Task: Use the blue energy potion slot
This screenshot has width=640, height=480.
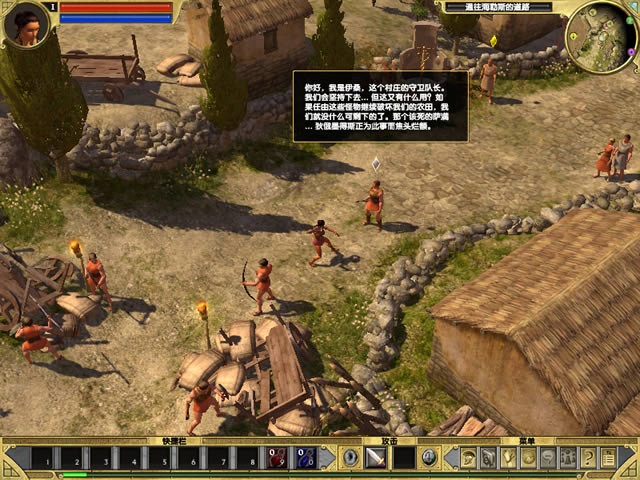Action: tap(306, 458)
